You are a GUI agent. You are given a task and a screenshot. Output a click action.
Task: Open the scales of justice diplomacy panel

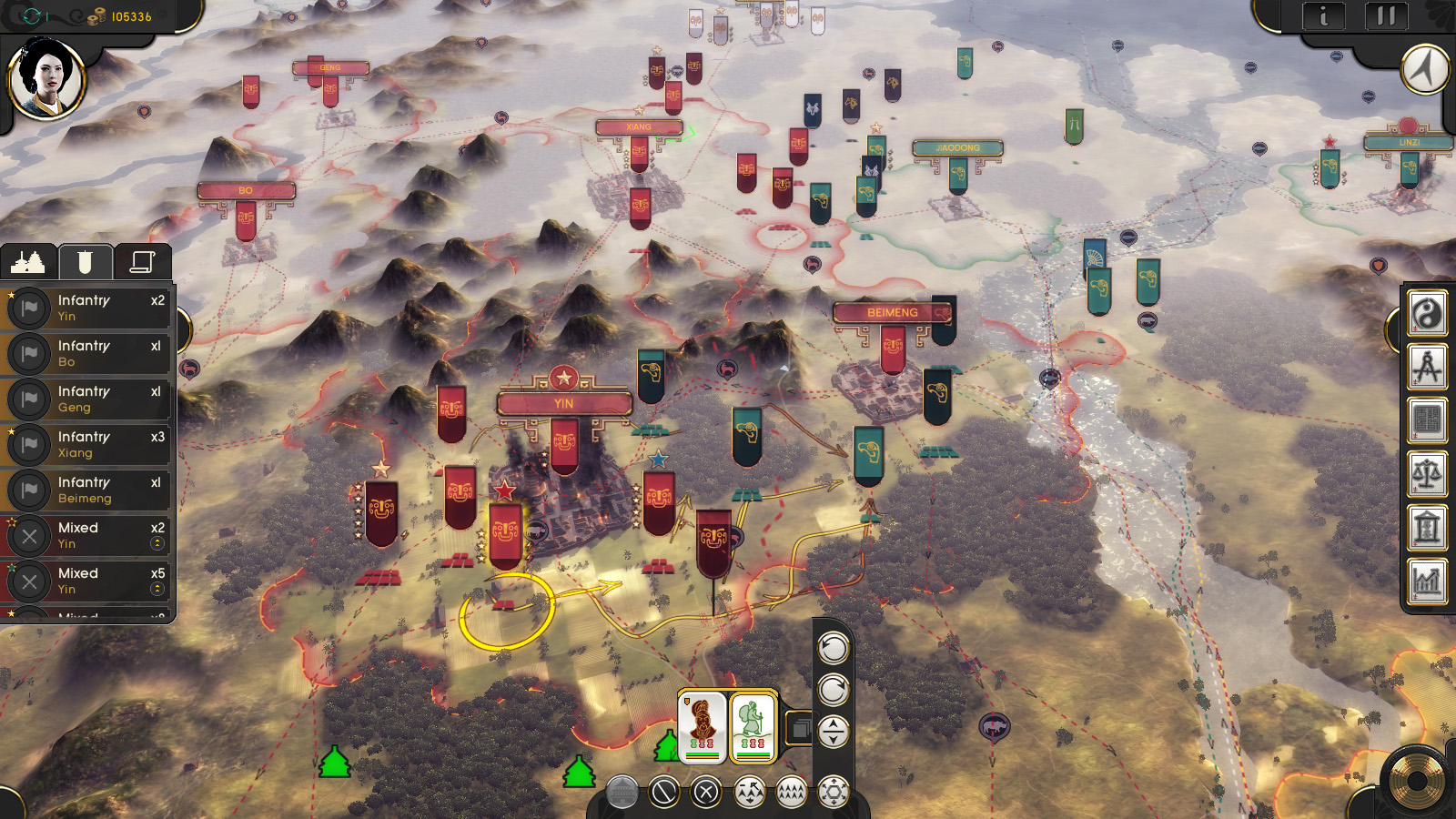tap(1428, 474)
